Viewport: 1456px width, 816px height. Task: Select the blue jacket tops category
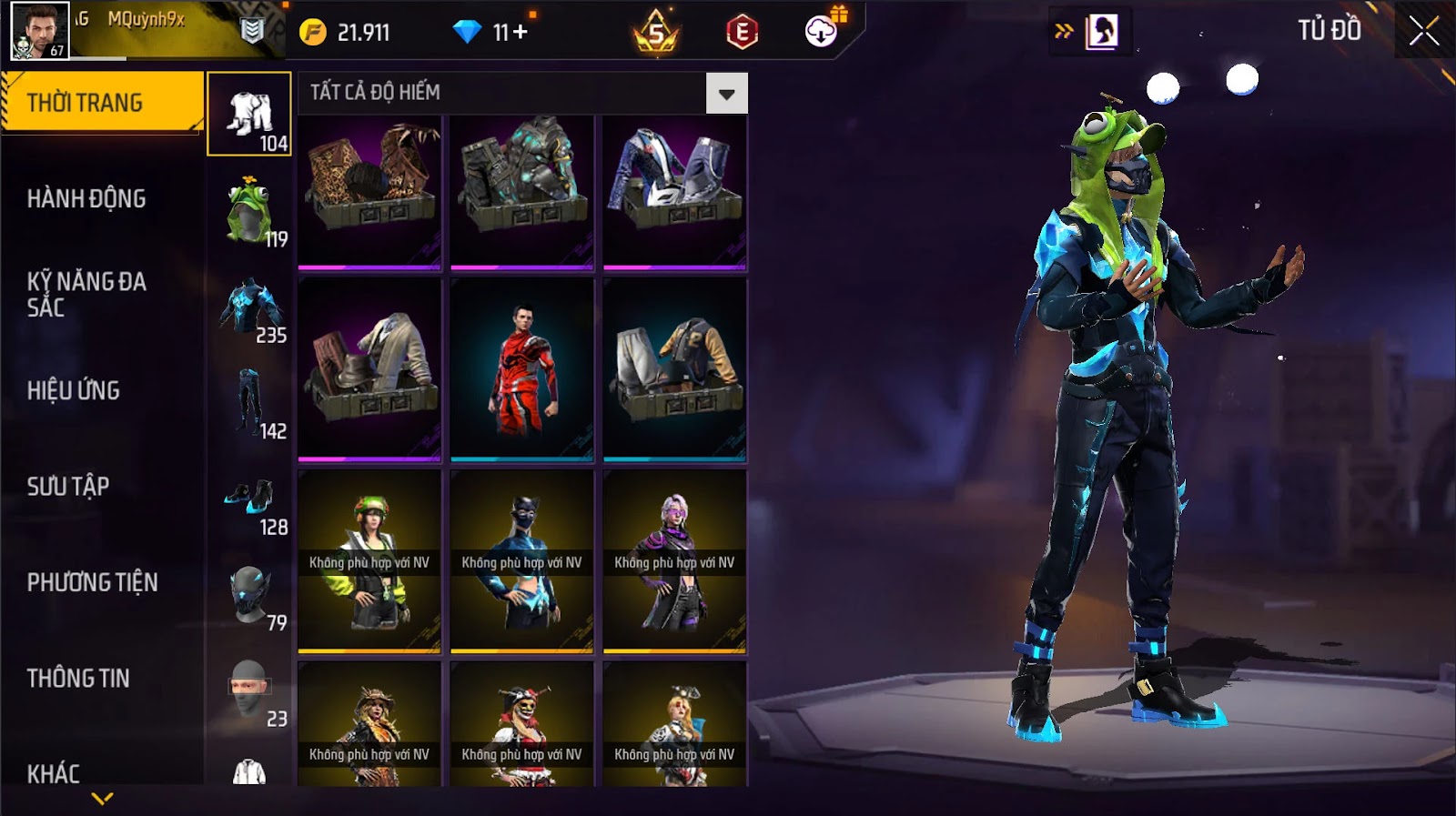[x=249, y=307]
